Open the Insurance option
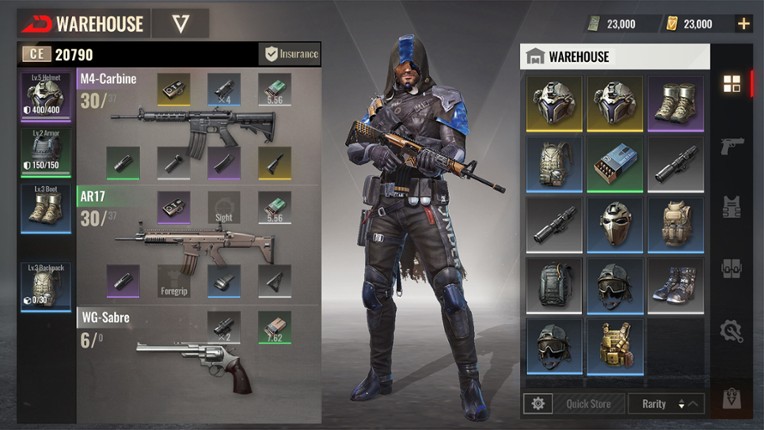 click(x=290, y=54)
